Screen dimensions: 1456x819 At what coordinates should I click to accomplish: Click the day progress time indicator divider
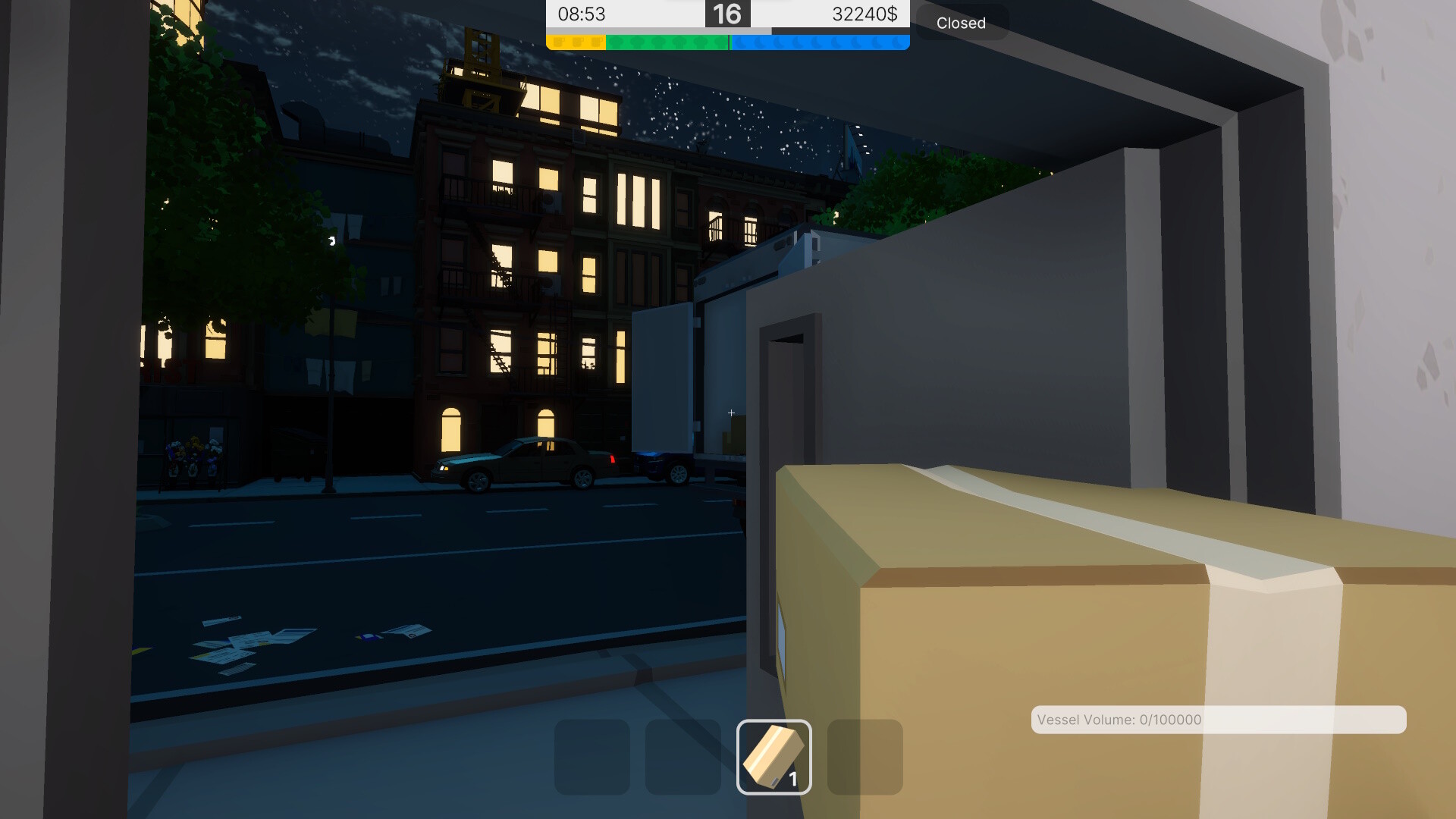tap(730, 42)
